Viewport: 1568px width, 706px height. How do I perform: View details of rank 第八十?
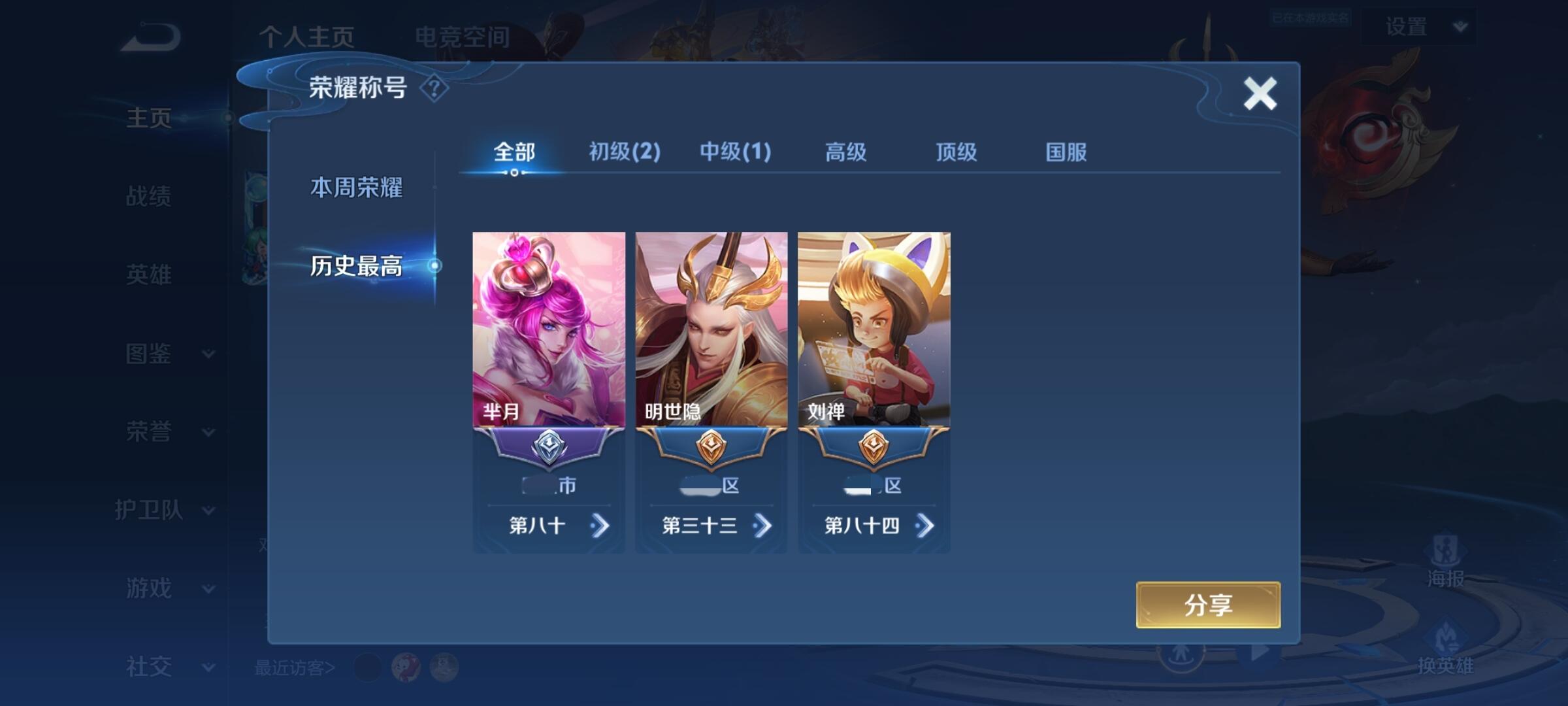(599, 526)
